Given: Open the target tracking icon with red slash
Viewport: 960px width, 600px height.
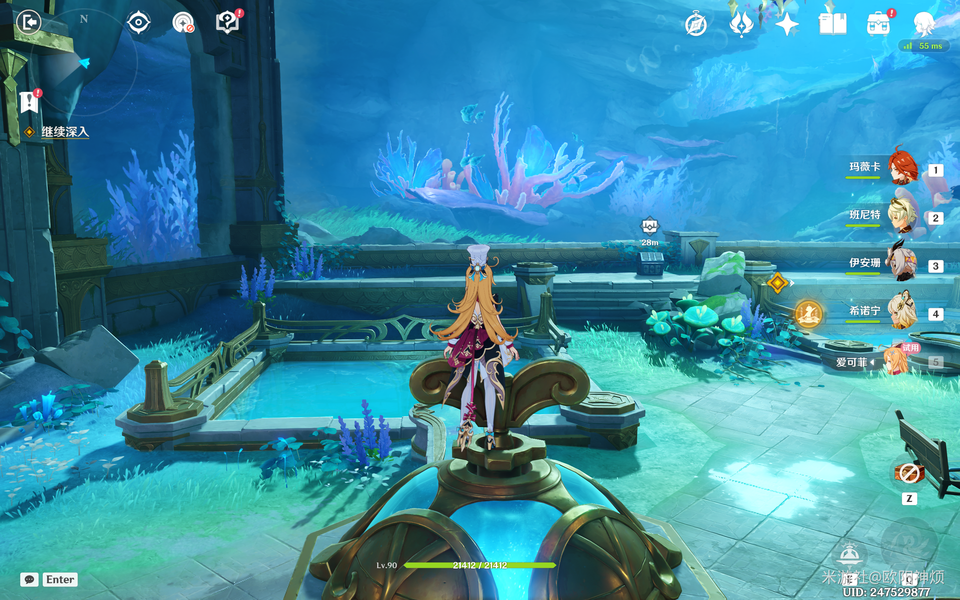Looking at the screenshot, I should pos(183,22).
